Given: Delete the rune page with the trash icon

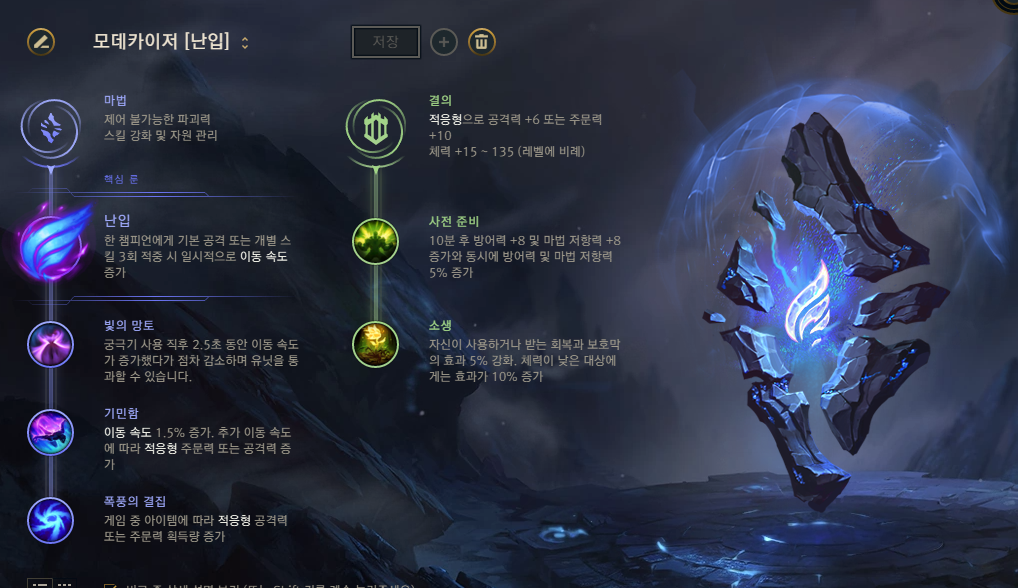Looking at the screenshot, I should [482, 42].
